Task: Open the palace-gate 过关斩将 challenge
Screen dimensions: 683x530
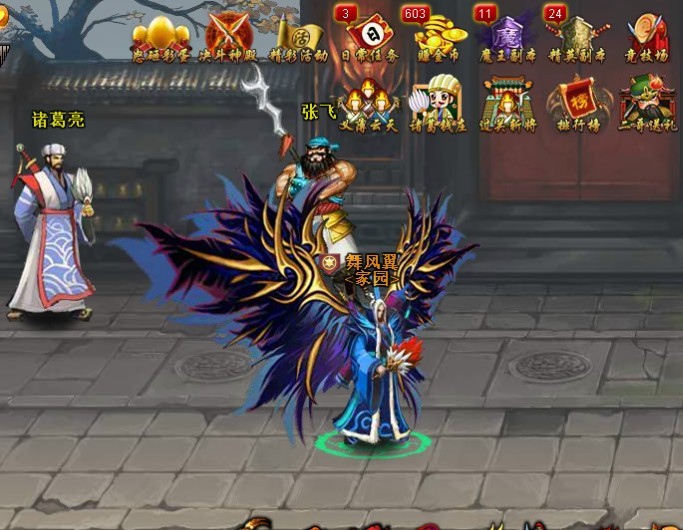Action: click(506, 103)
